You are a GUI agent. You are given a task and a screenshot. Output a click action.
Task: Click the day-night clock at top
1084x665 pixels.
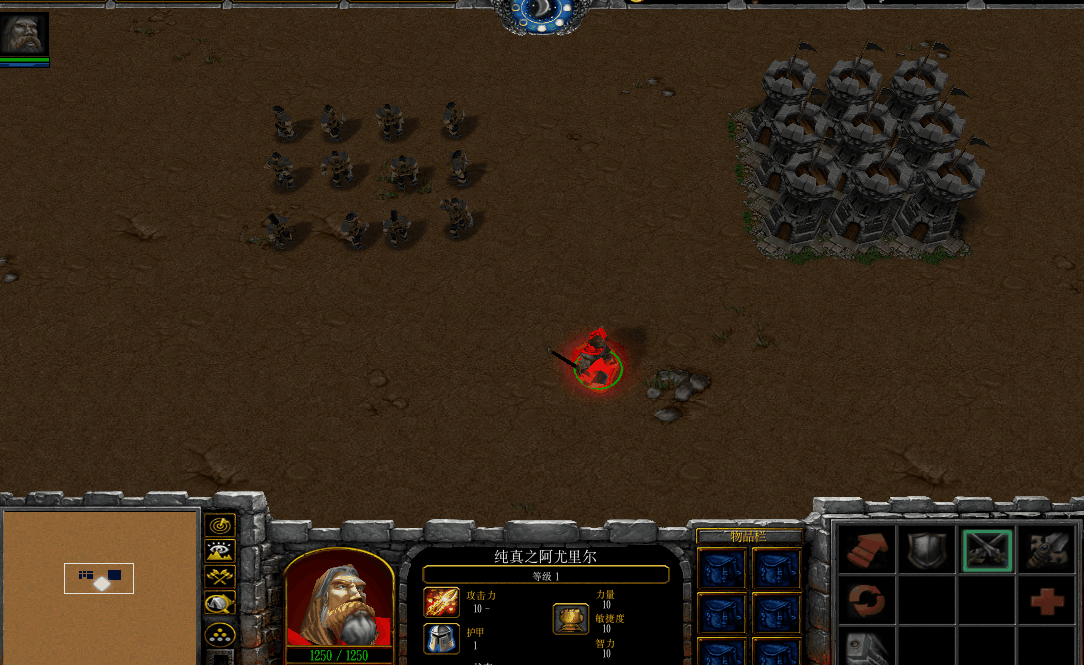[x=541, y=14]
